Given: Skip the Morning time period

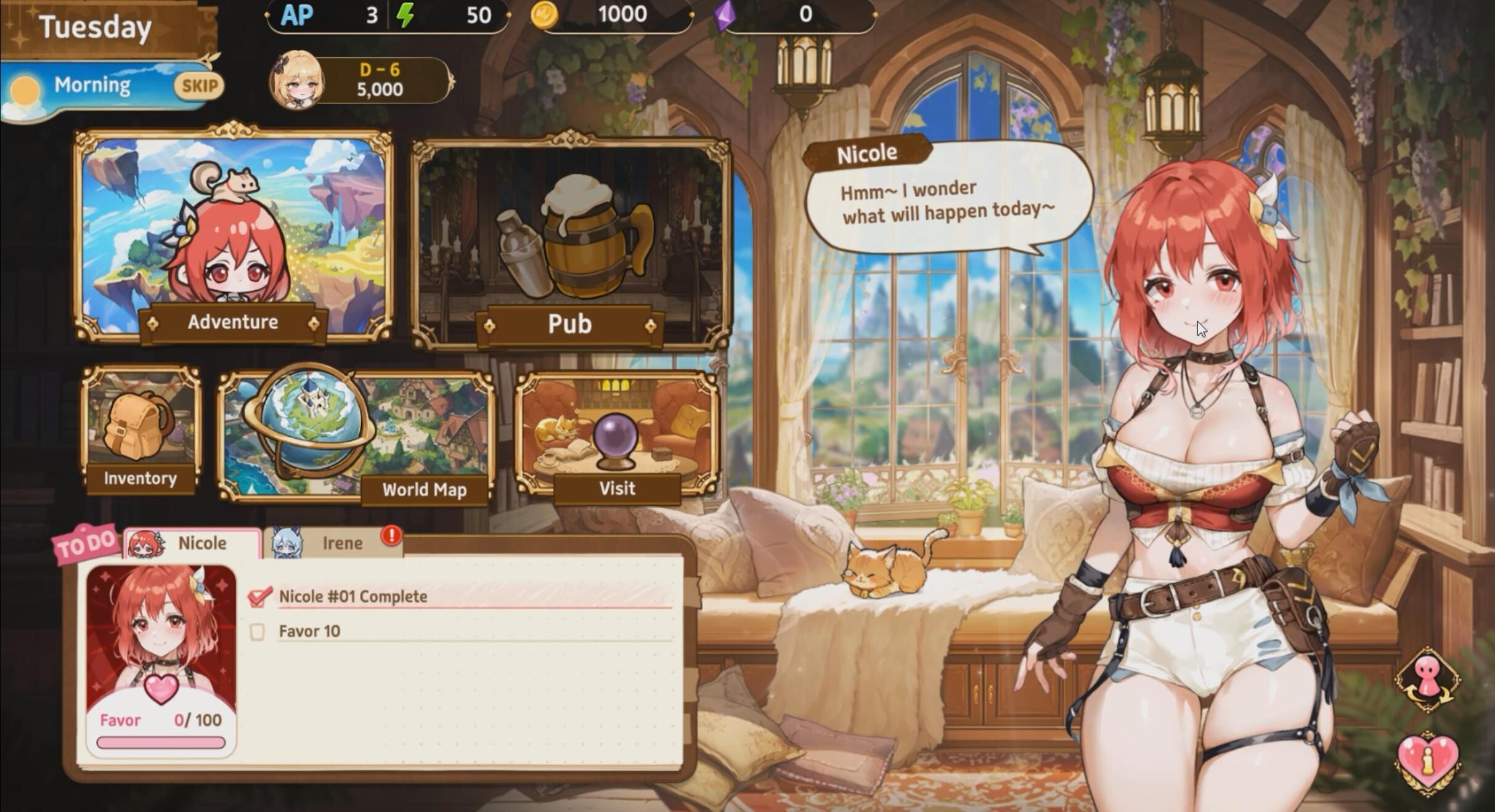Looking at the screenshot, I should coord(198,86).
